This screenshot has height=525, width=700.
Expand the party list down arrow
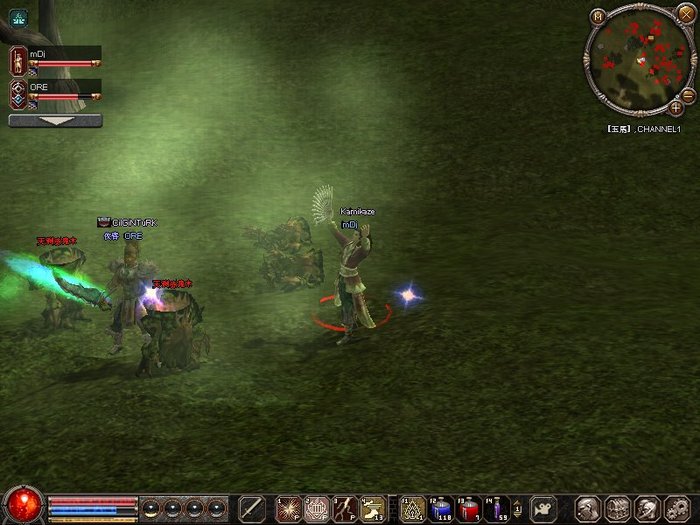pos(55,121)
